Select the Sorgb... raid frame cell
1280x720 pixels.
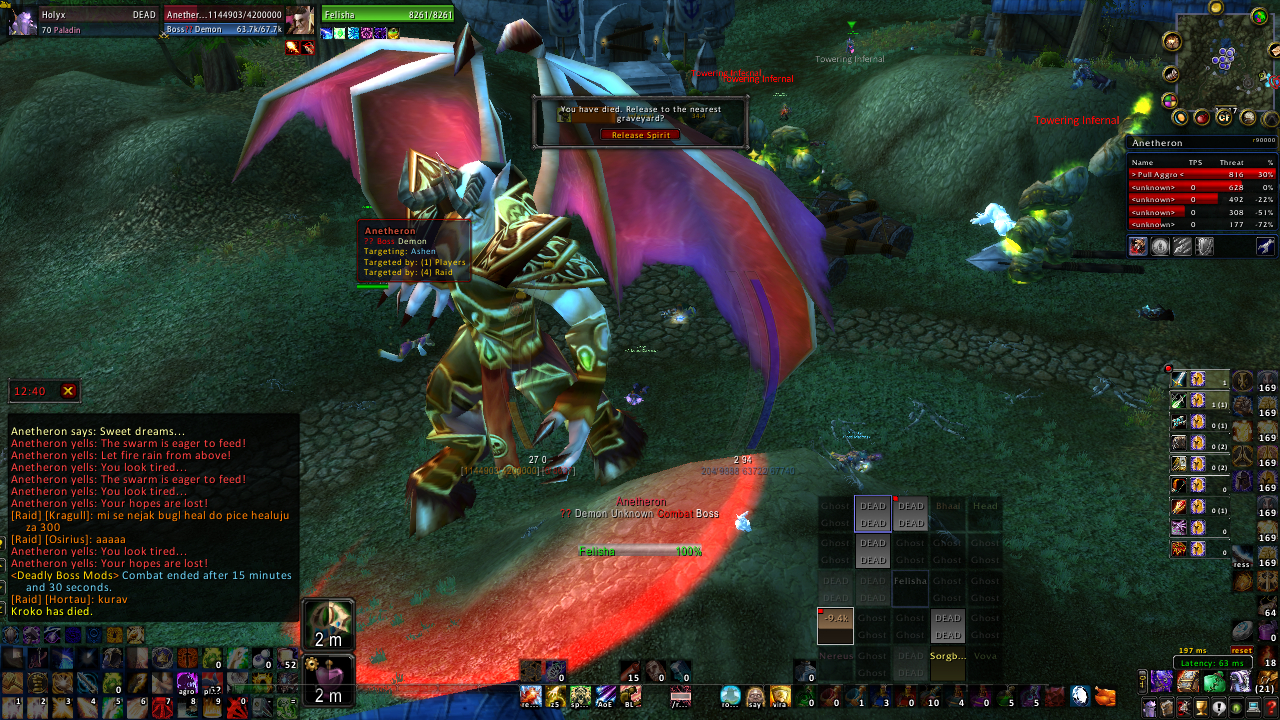pos(947,657)
